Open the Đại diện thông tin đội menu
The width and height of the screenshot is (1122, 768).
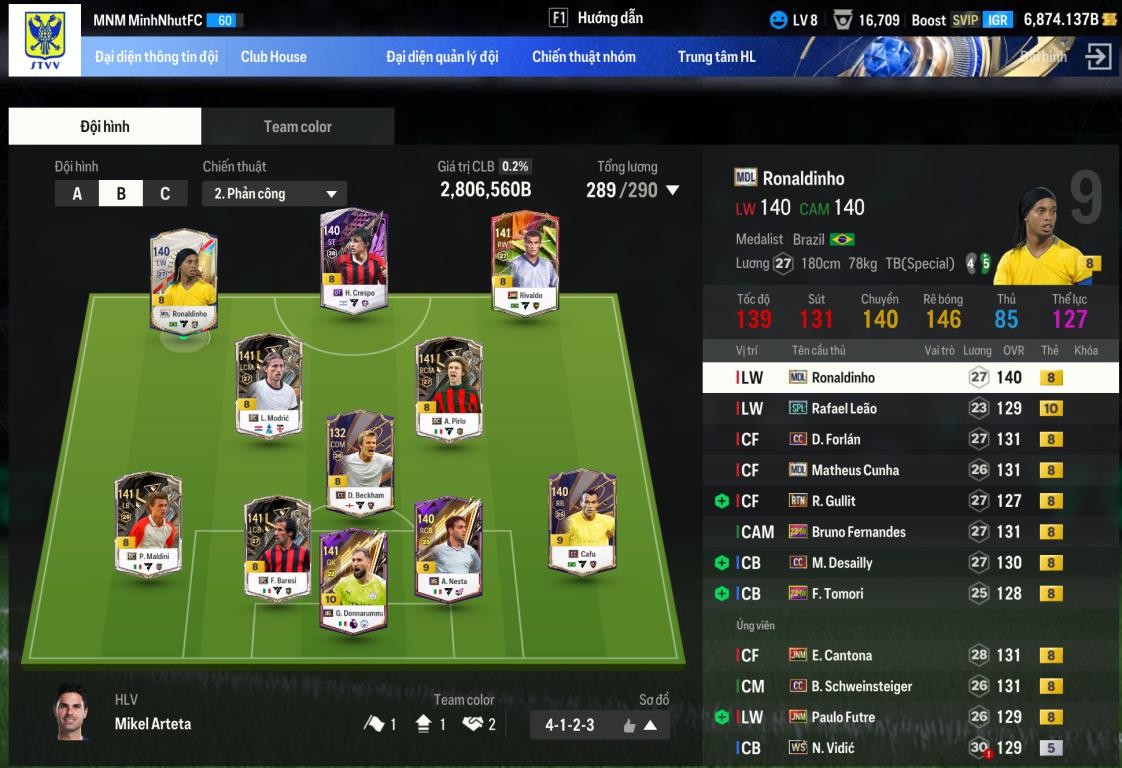point(156,57)
